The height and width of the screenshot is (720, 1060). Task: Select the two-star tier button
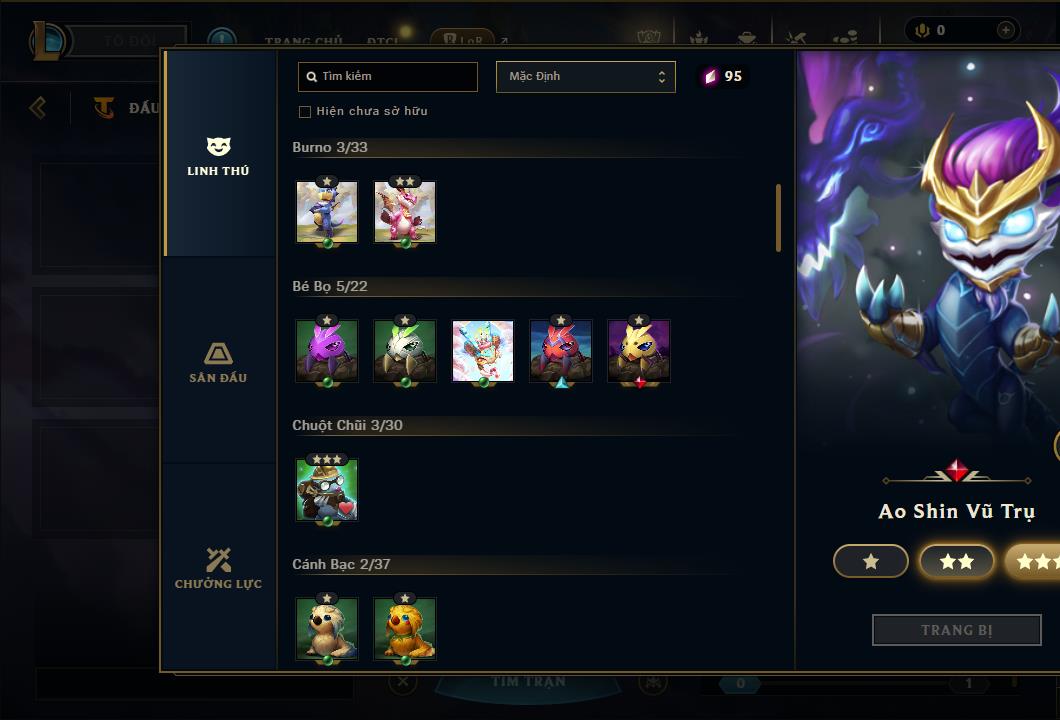pos(957,562)
